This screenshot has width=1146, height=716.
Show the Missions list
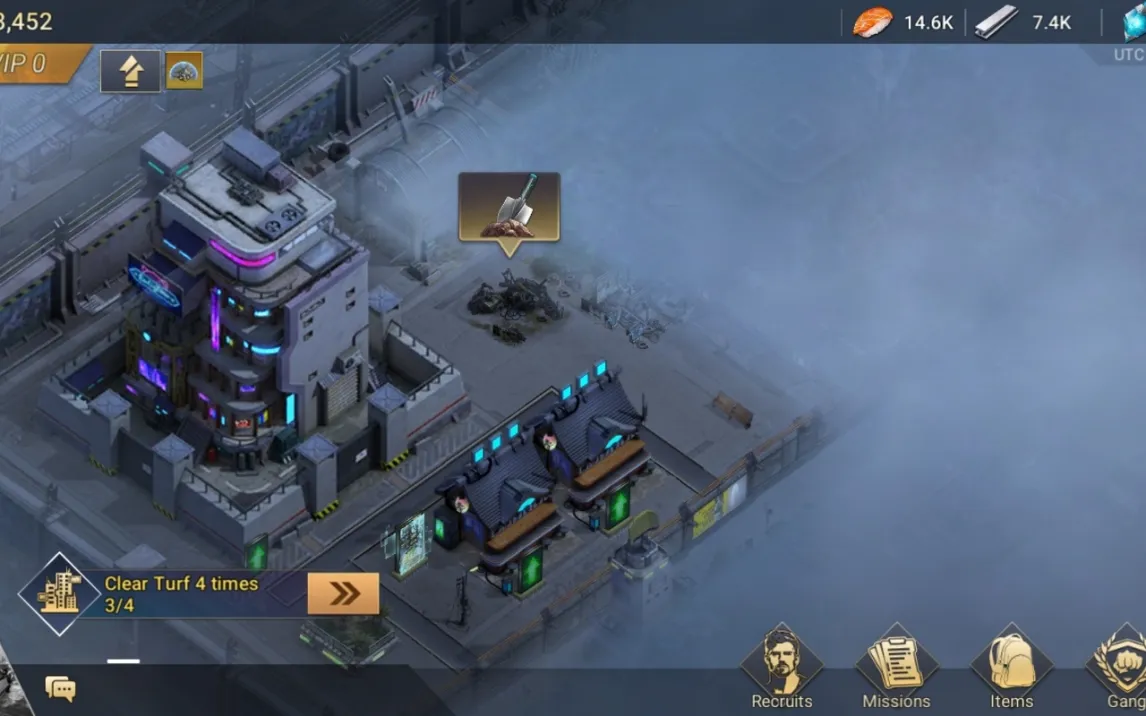point(896,668)
